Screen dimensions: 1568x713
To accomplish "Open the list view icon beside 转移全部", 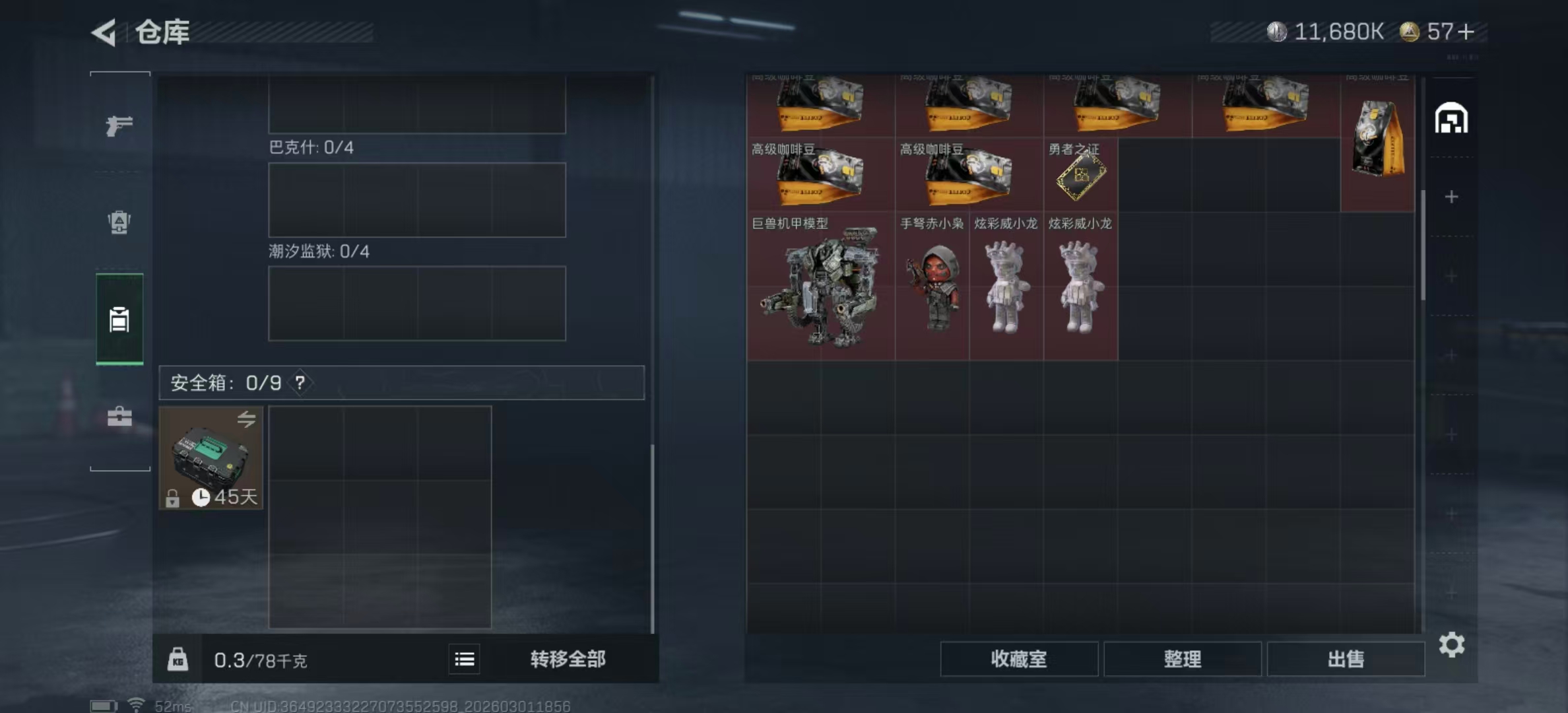I will coord(465,660).
